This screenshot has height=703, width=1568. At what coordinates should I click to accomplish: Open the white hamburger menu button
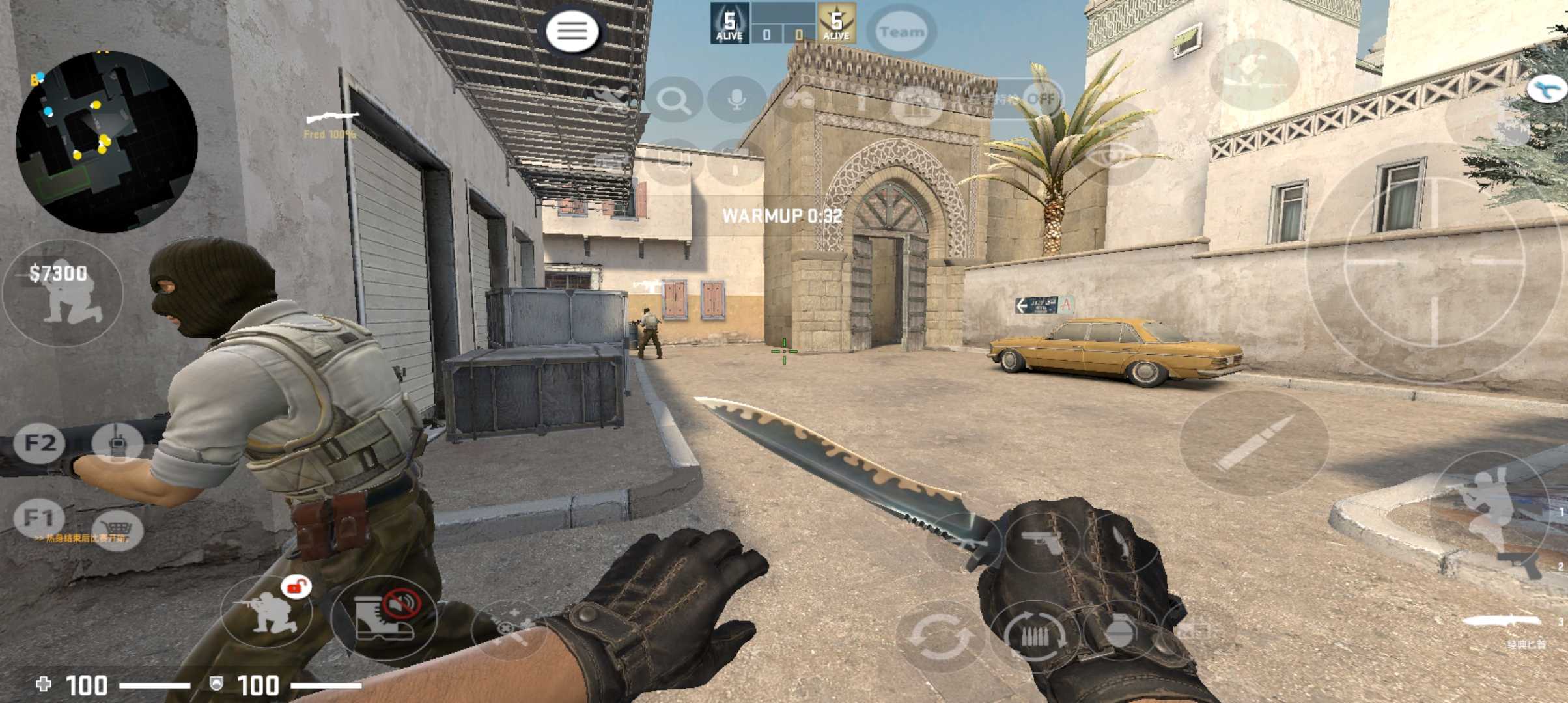pos(572,31)
